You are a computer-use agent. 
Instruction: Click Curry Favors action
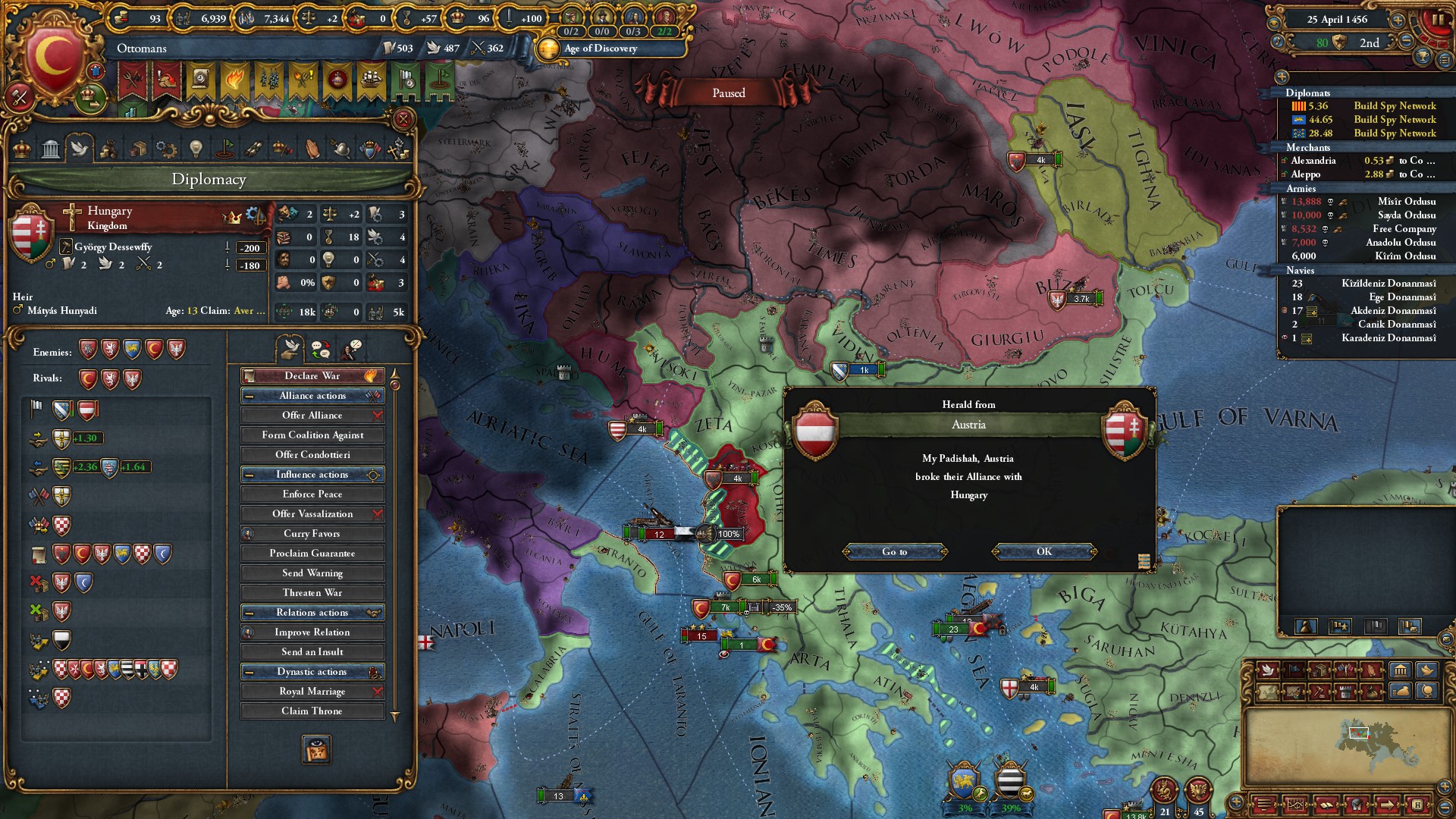312,533
